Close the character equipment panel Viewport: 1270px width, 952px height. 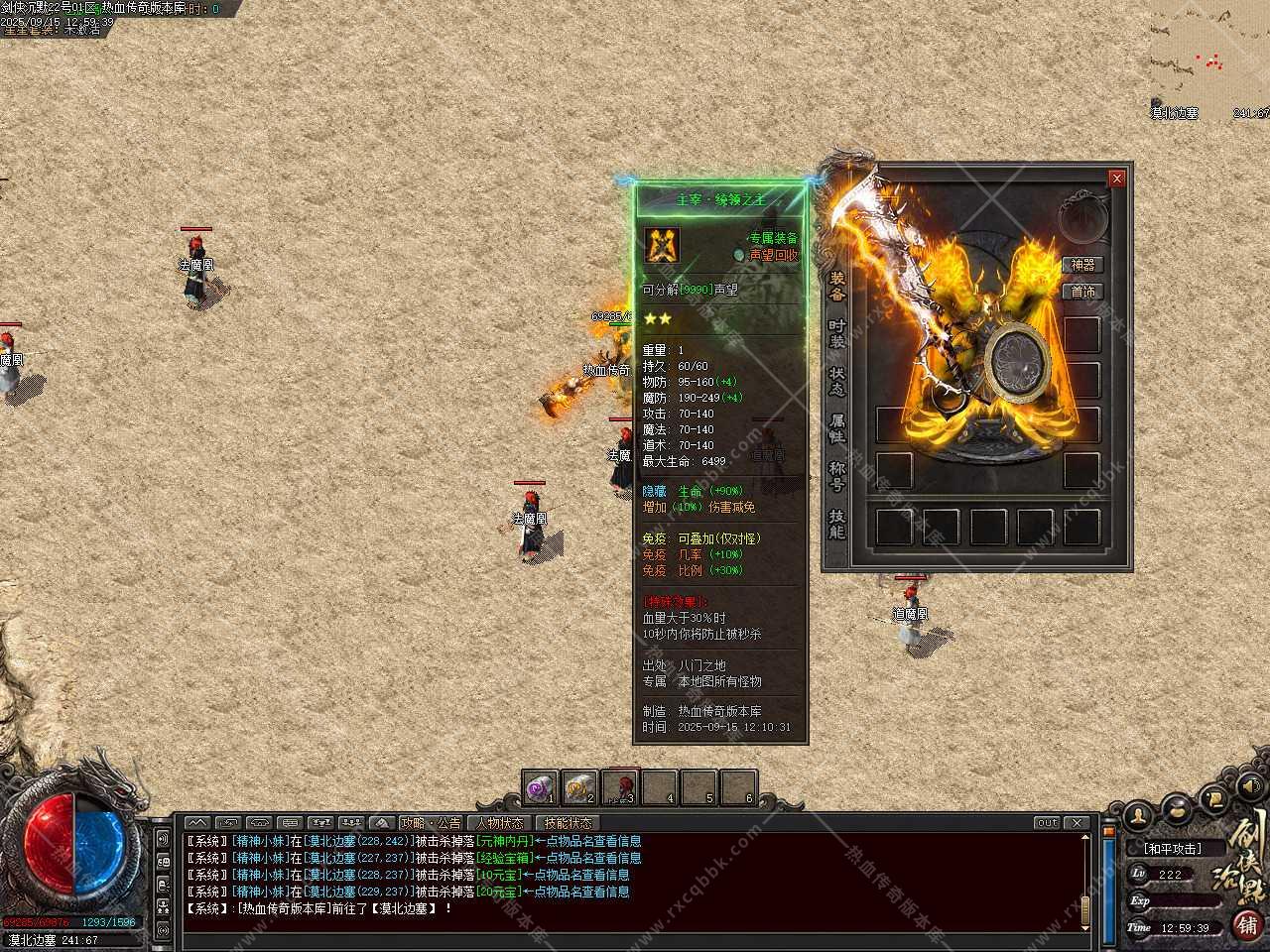click(x=1117, y=178)
